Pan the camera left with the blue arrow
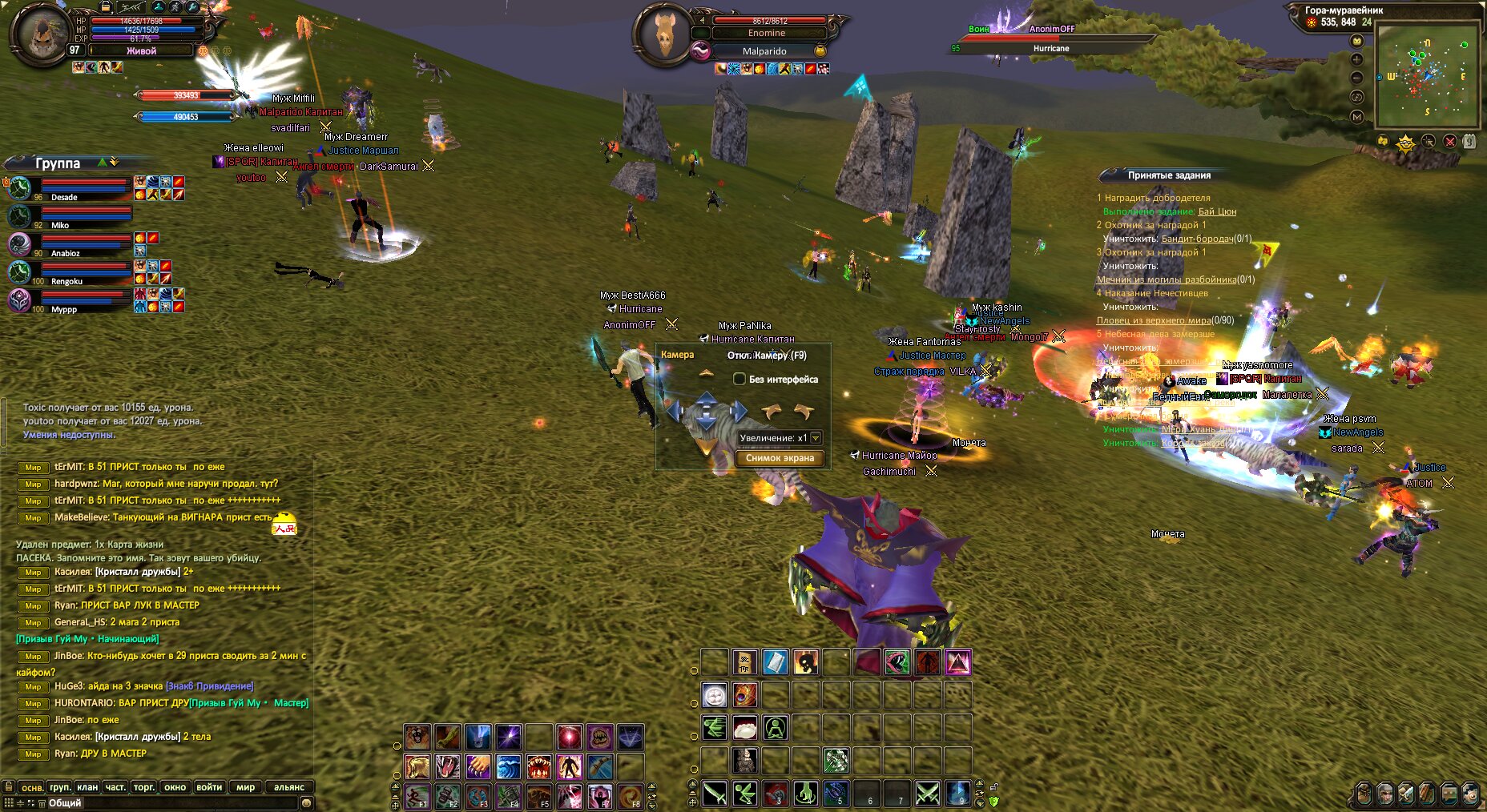Screen dimensions: 1487x812 tap(675, 411)
